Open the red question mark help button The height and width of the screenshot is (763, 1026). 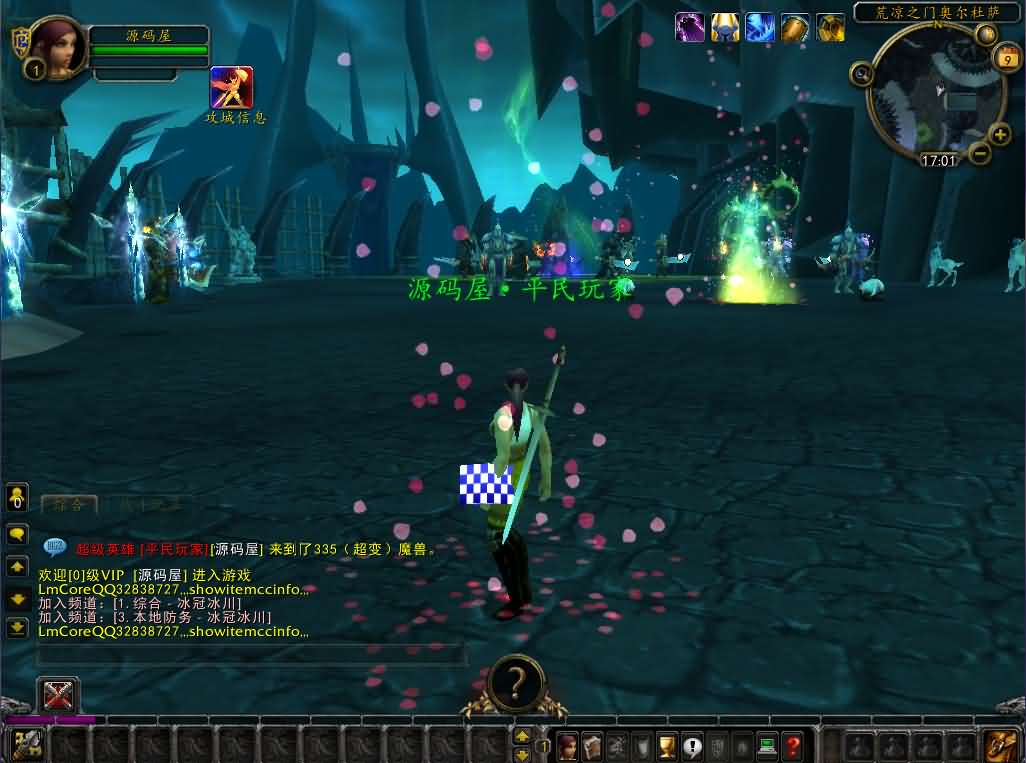coord(792,745)
